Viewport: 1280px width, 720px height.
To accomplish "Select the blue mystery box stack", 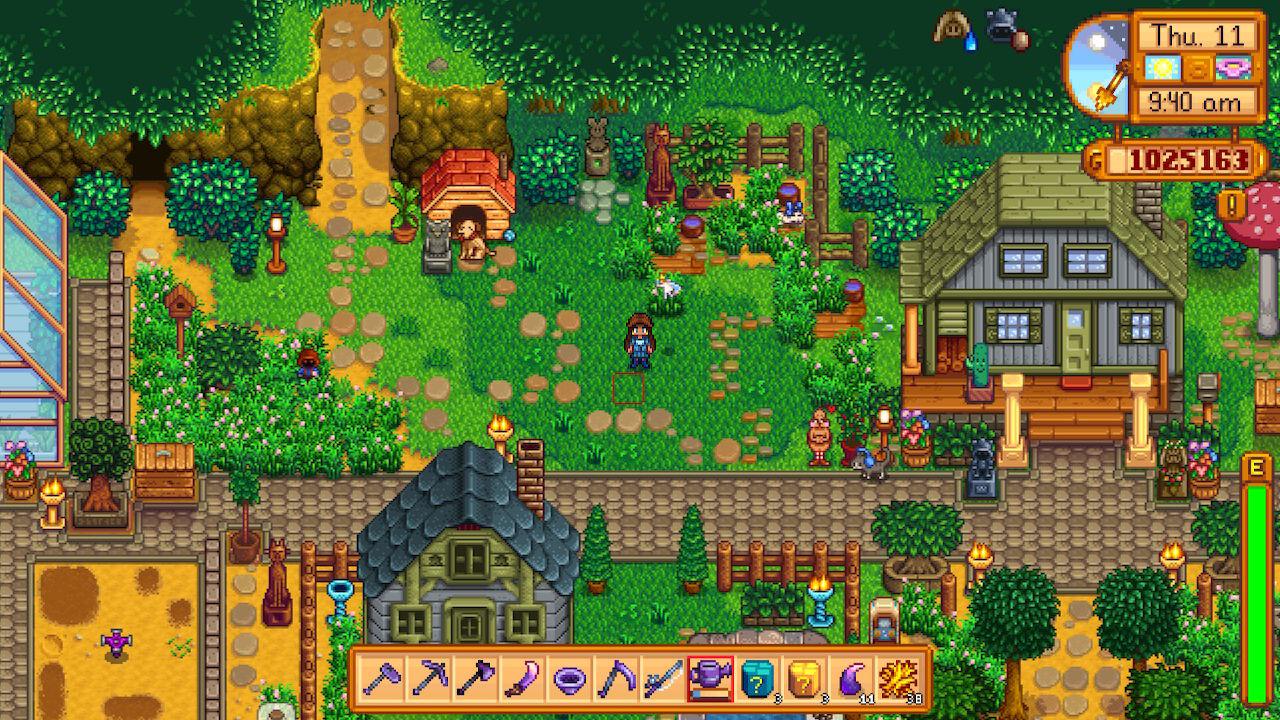I will [x=756, y=679].
